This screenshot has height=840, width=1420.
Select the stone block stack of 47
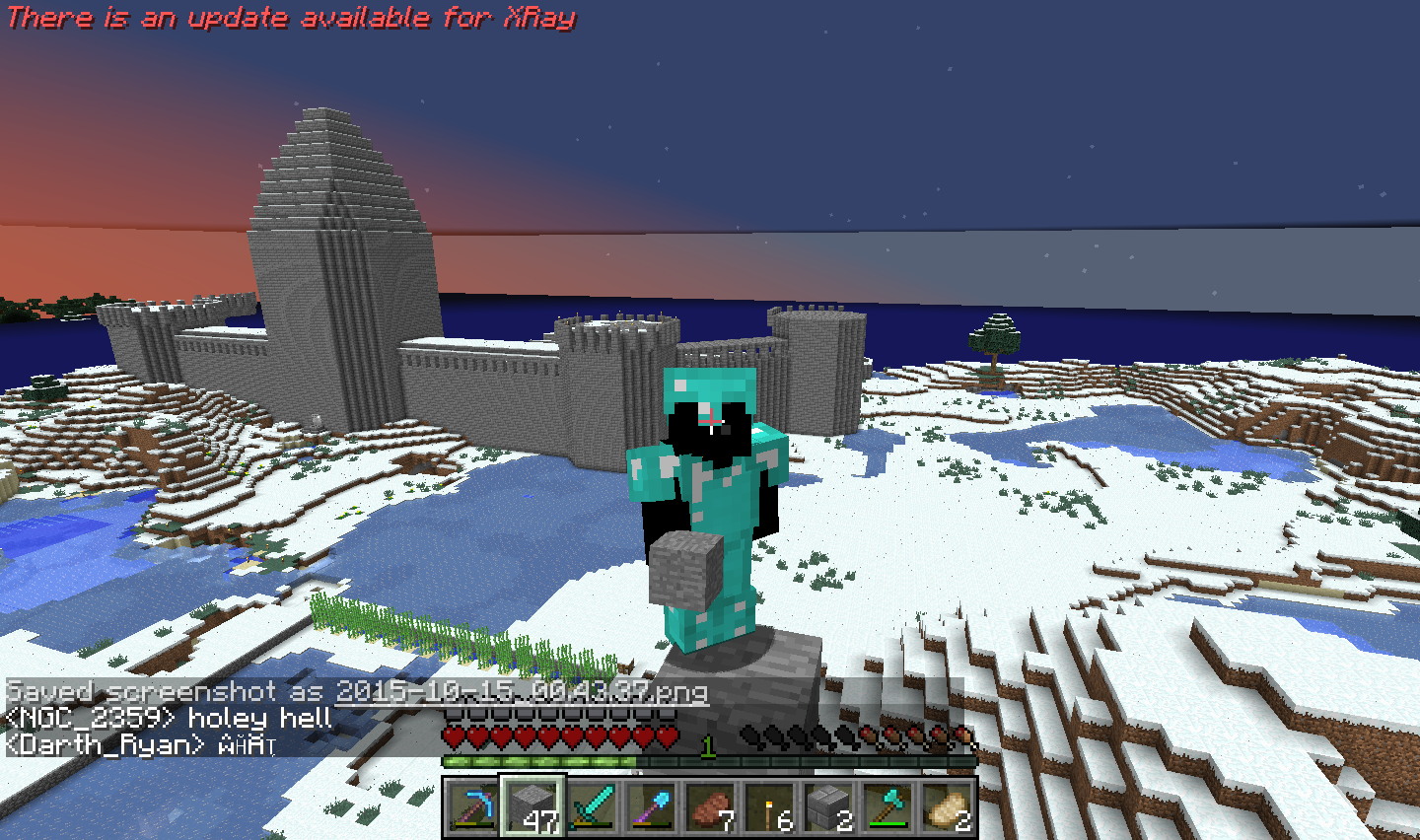tap(532, 808)
